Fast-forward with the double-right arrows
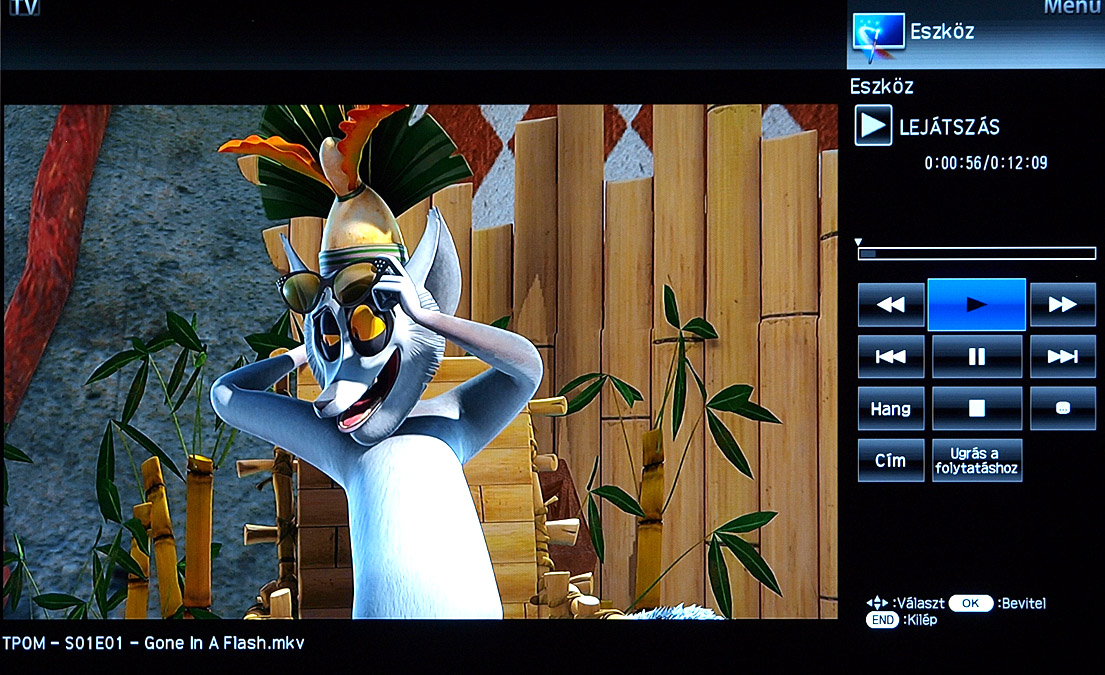Screen dimensions: 1105x675 pos(1062,305)
